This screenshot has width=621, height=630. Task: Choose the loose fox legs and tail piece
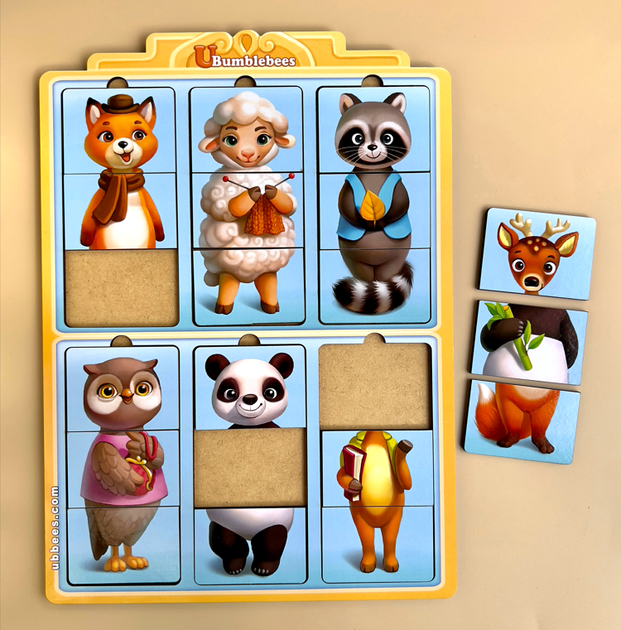[518, 420]
